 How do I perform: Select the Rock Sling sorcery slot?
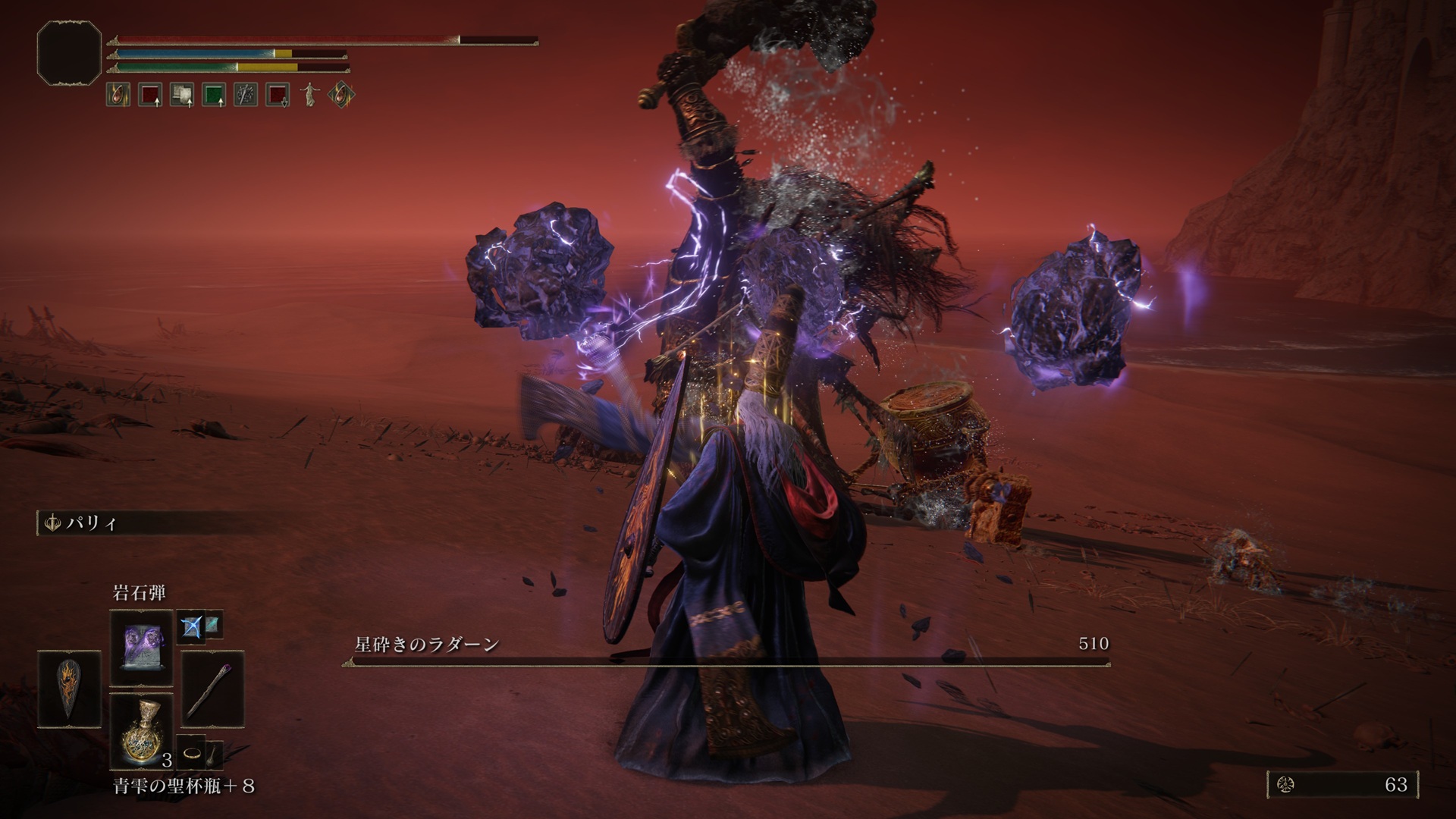tap(142, 648)
